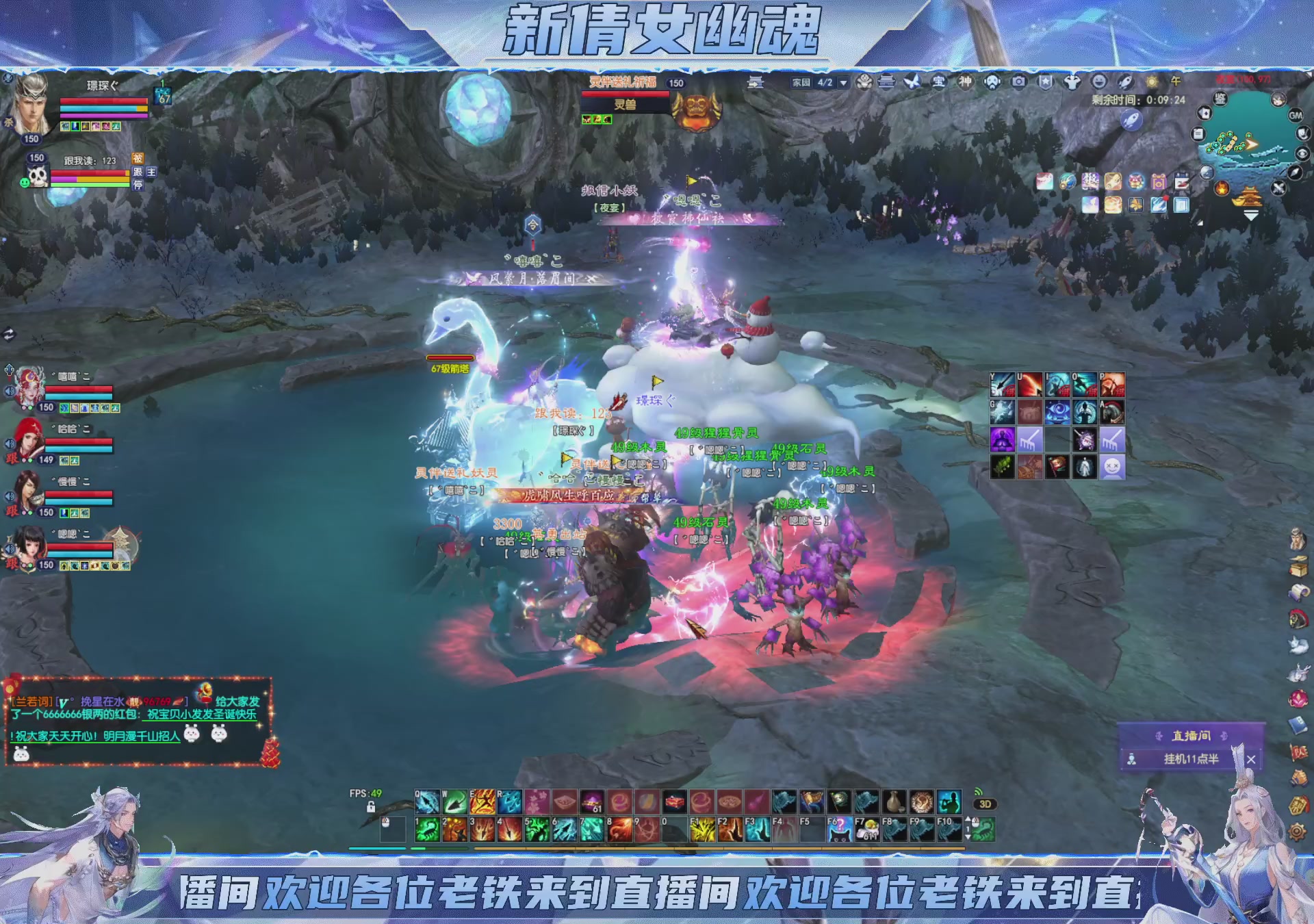Image resolution: width=1314 pixels, height=924 pixels.
Task: Open the smiley emote icon on the top bar
Action: (1100, 81)
